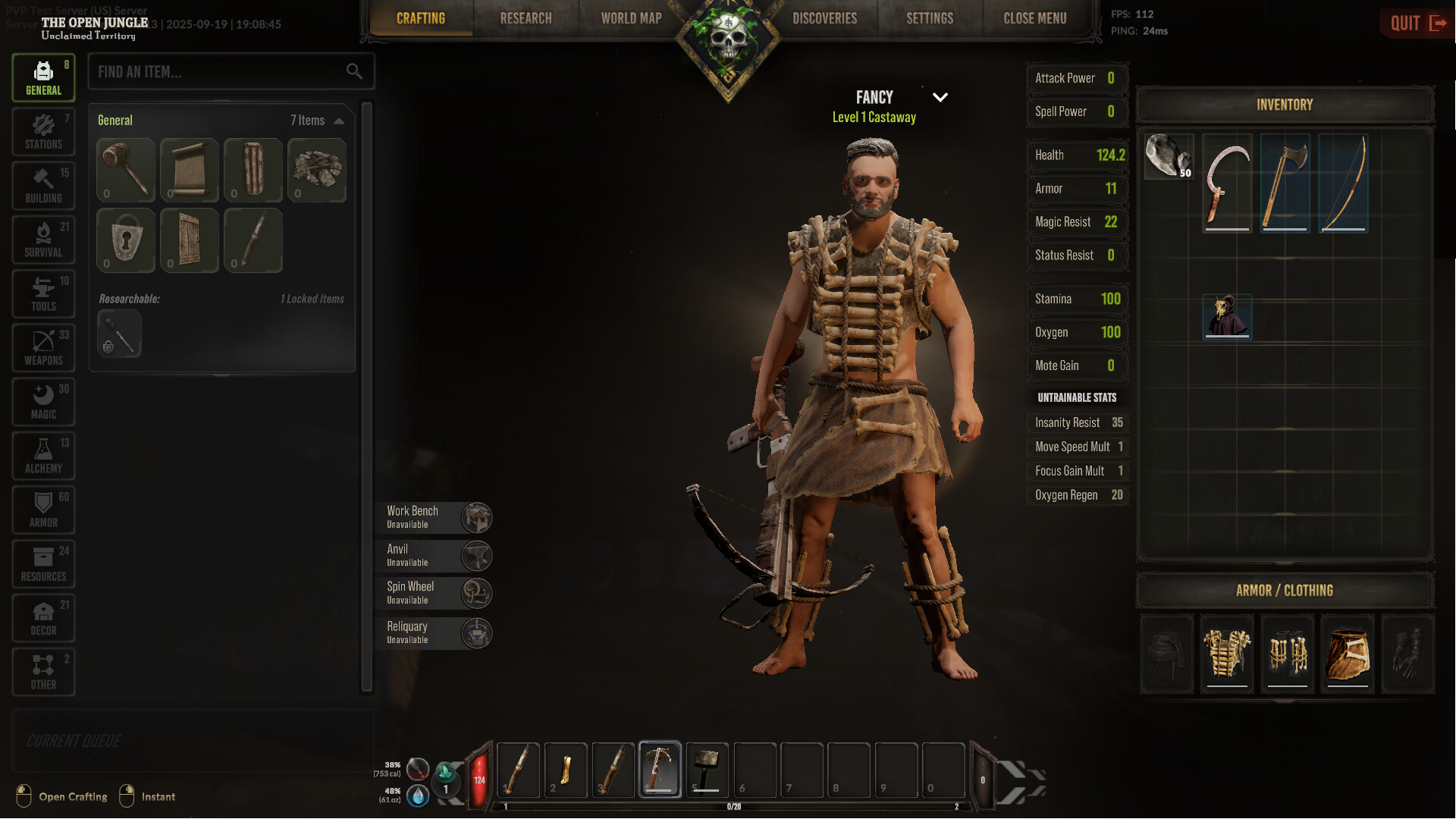Open the Alchemy crafting category
Screen dimensions: 1456x819
pyautogui.click(x=43, y=456)
